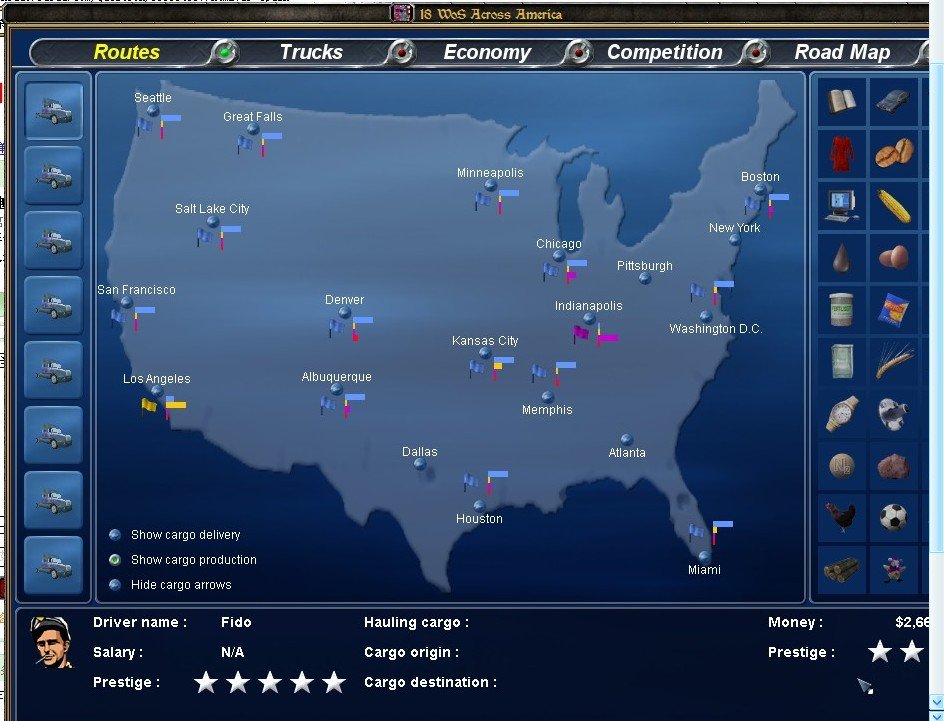Image resolution: width=944 pixels, height=721 pixels.
Task: Select the corn cargo icon
Action: [x=894, y=205]
